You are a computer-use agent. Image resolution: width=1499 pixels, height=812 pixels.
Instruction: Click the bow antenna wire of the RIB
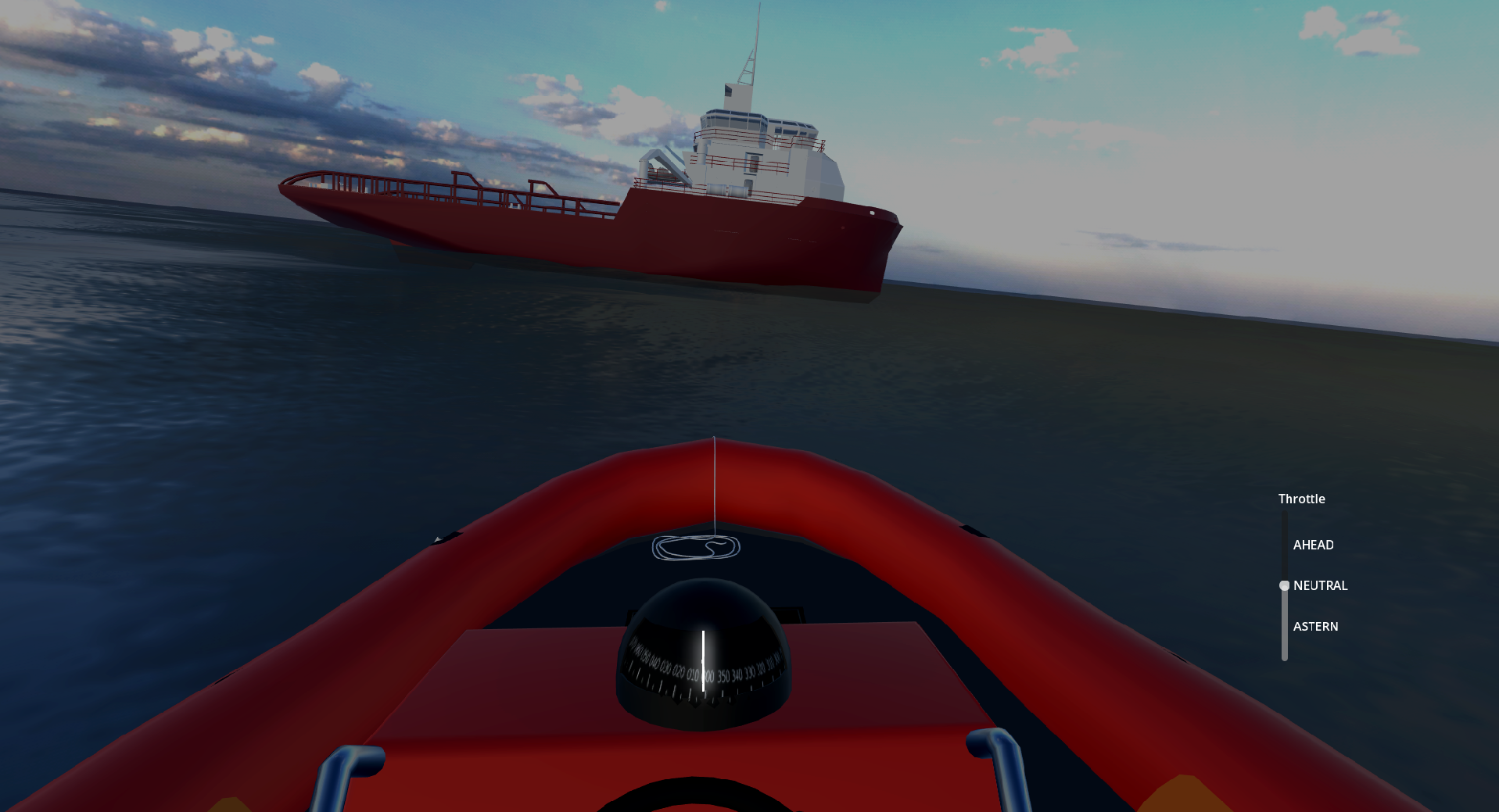click(x=715, y=485)
